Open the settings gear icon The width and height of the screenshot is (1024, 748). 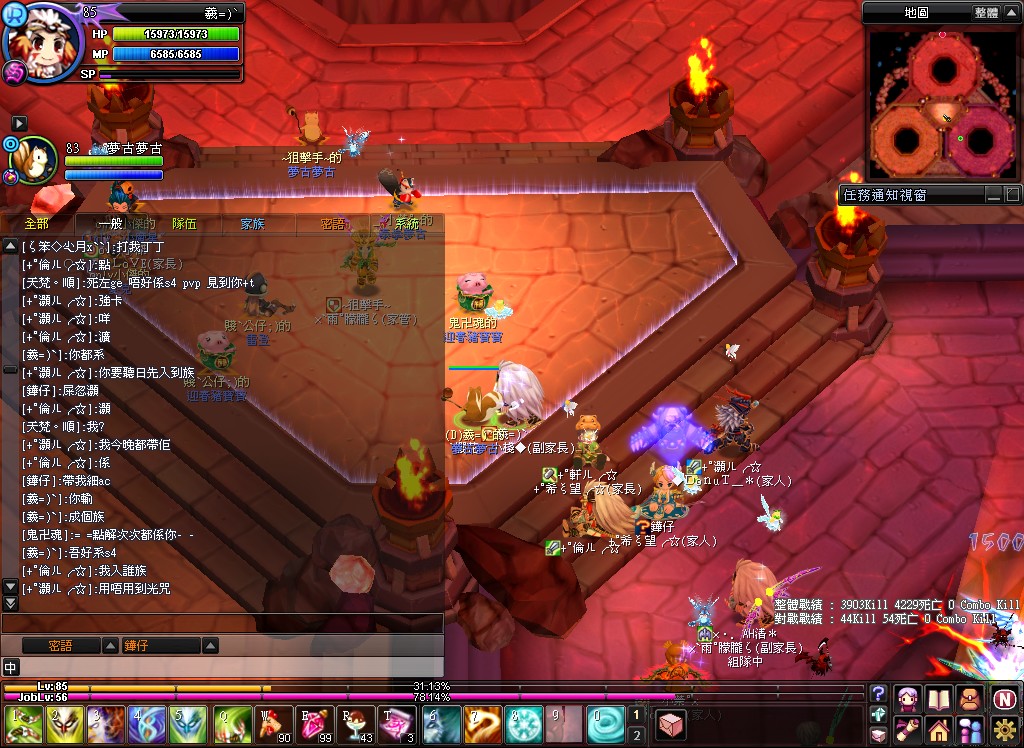coord(1005,730)
